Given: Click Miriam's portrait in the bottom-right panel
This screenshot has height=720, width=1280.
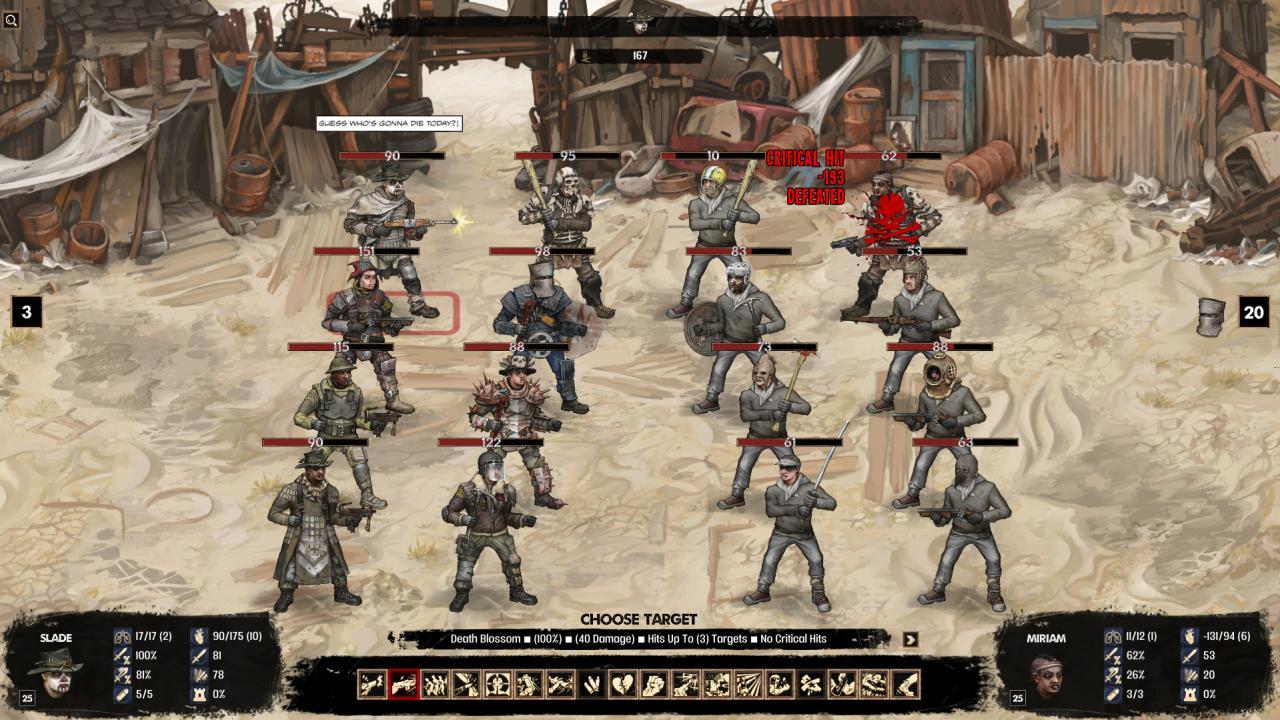Looking at the screenshot, I should click(x=1046, y=676).
